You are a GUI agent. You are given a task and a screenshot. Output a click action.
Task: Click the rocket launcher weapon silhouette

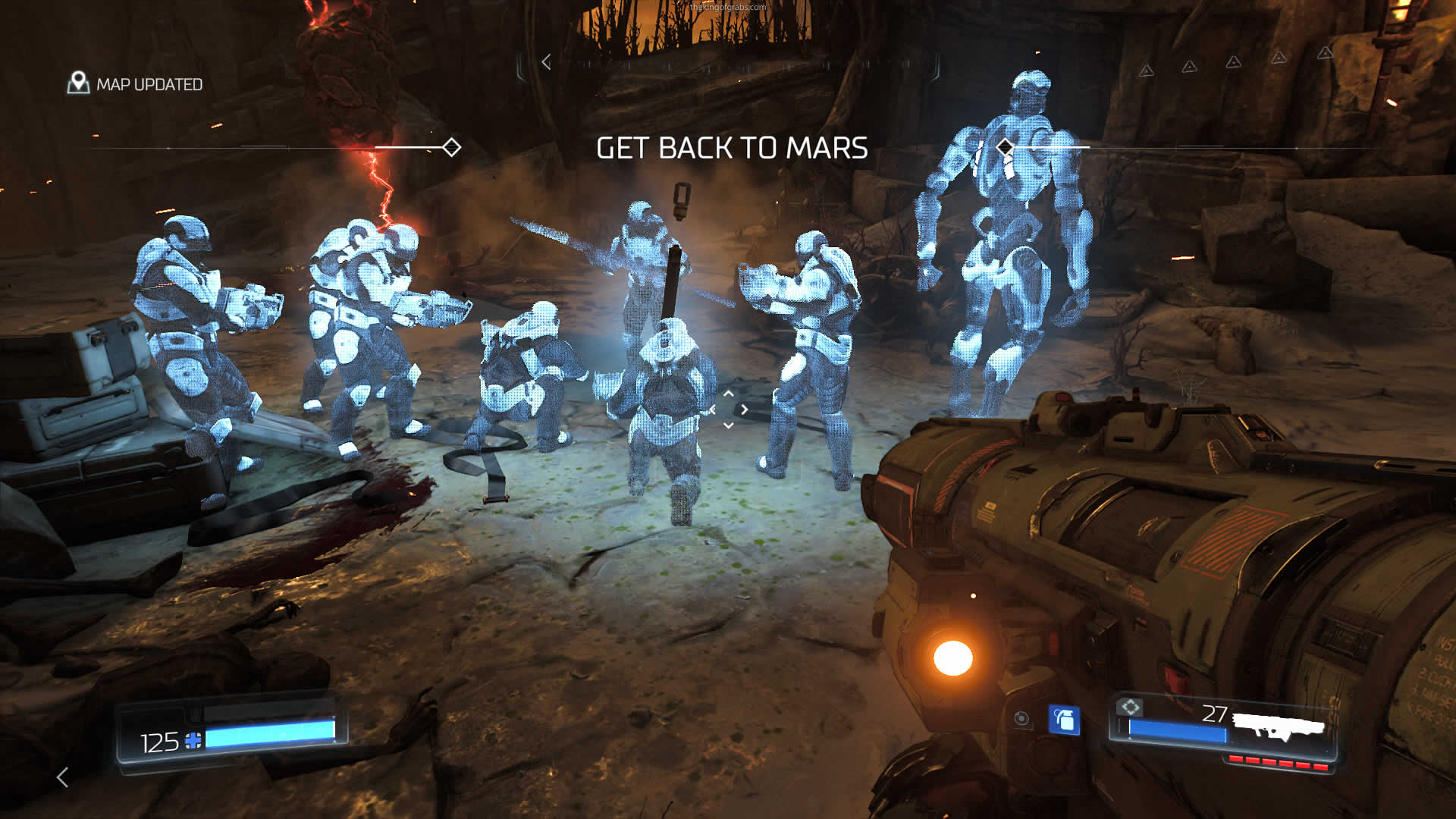click(1279, 726)
